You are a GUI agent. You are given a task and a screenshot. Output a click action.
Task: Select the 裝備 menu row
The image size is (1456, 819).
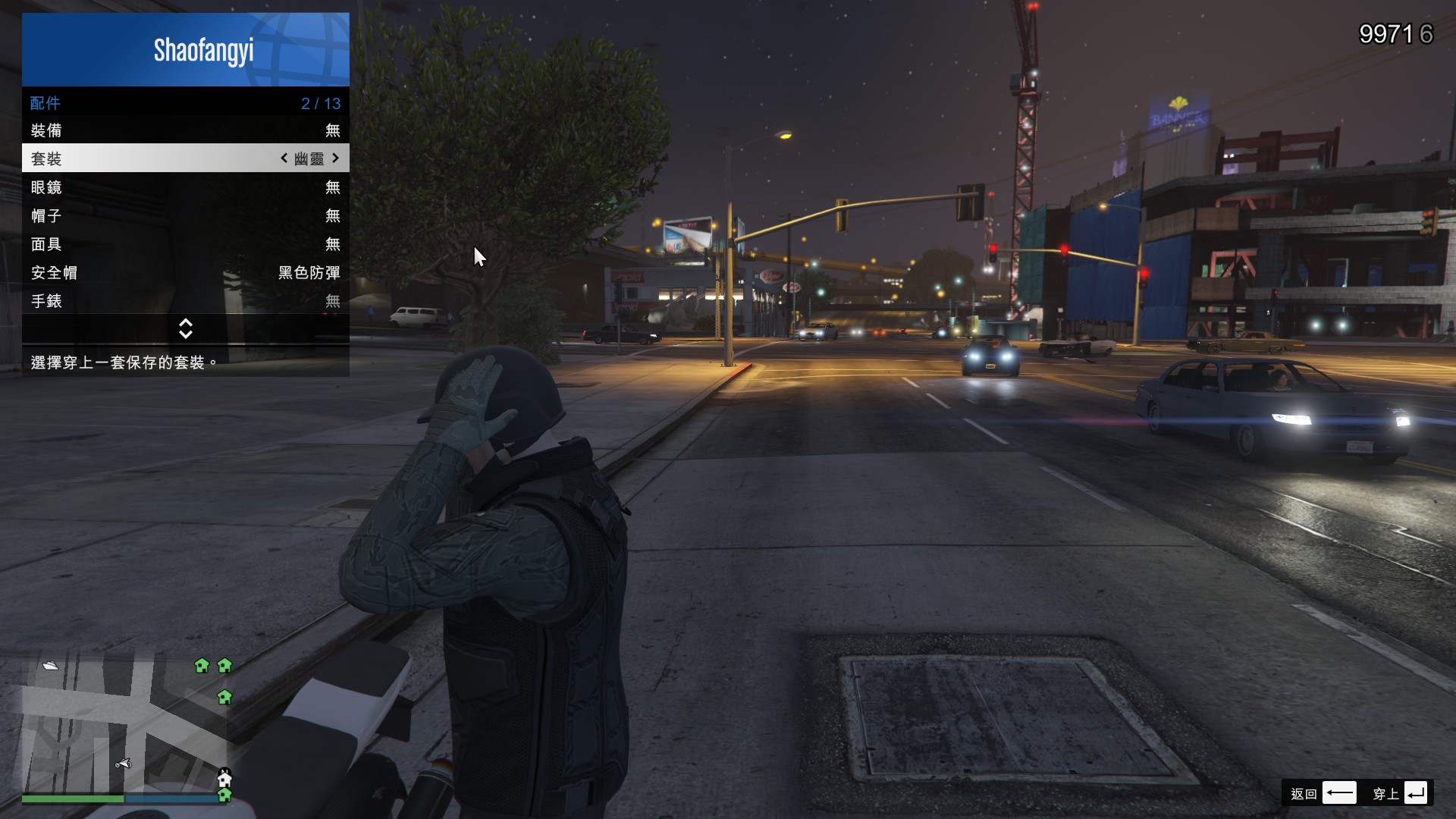tap(185, 130)
